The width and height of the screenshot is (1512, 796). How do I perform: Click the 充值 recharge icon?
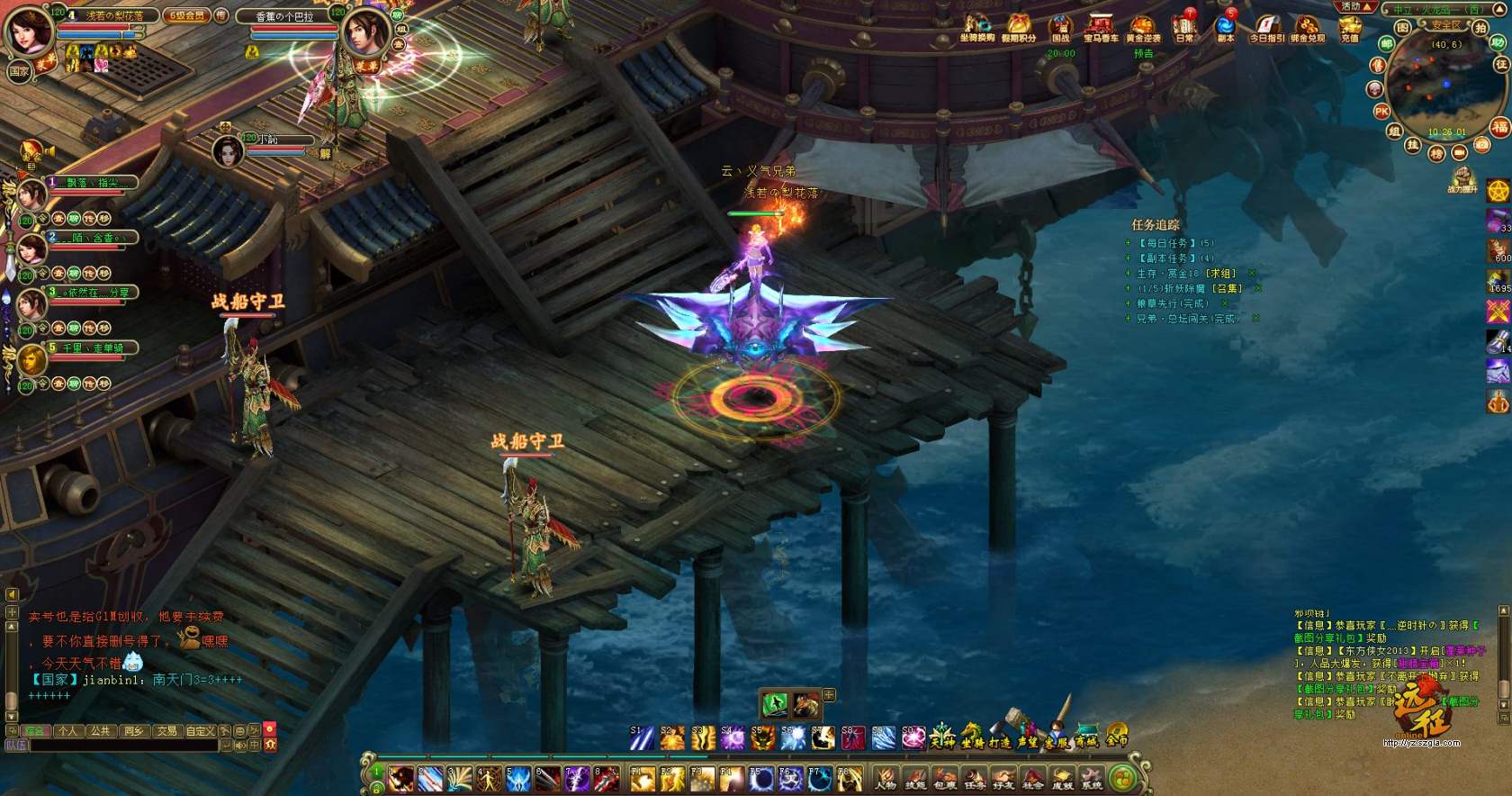click(x=1350, y=27)
